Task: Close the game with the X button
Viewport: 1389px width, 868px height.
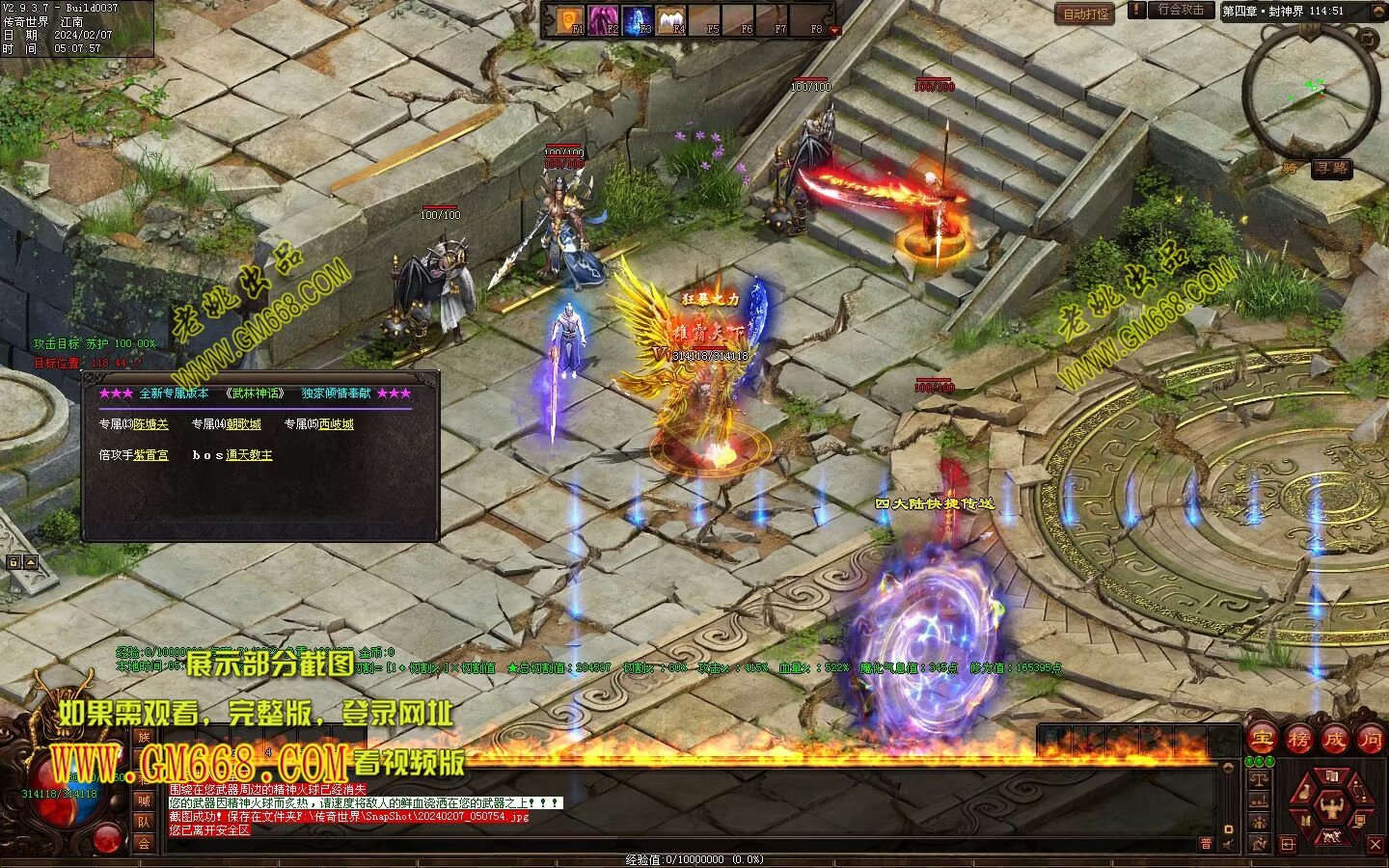Action: [x=1375, y=845]
